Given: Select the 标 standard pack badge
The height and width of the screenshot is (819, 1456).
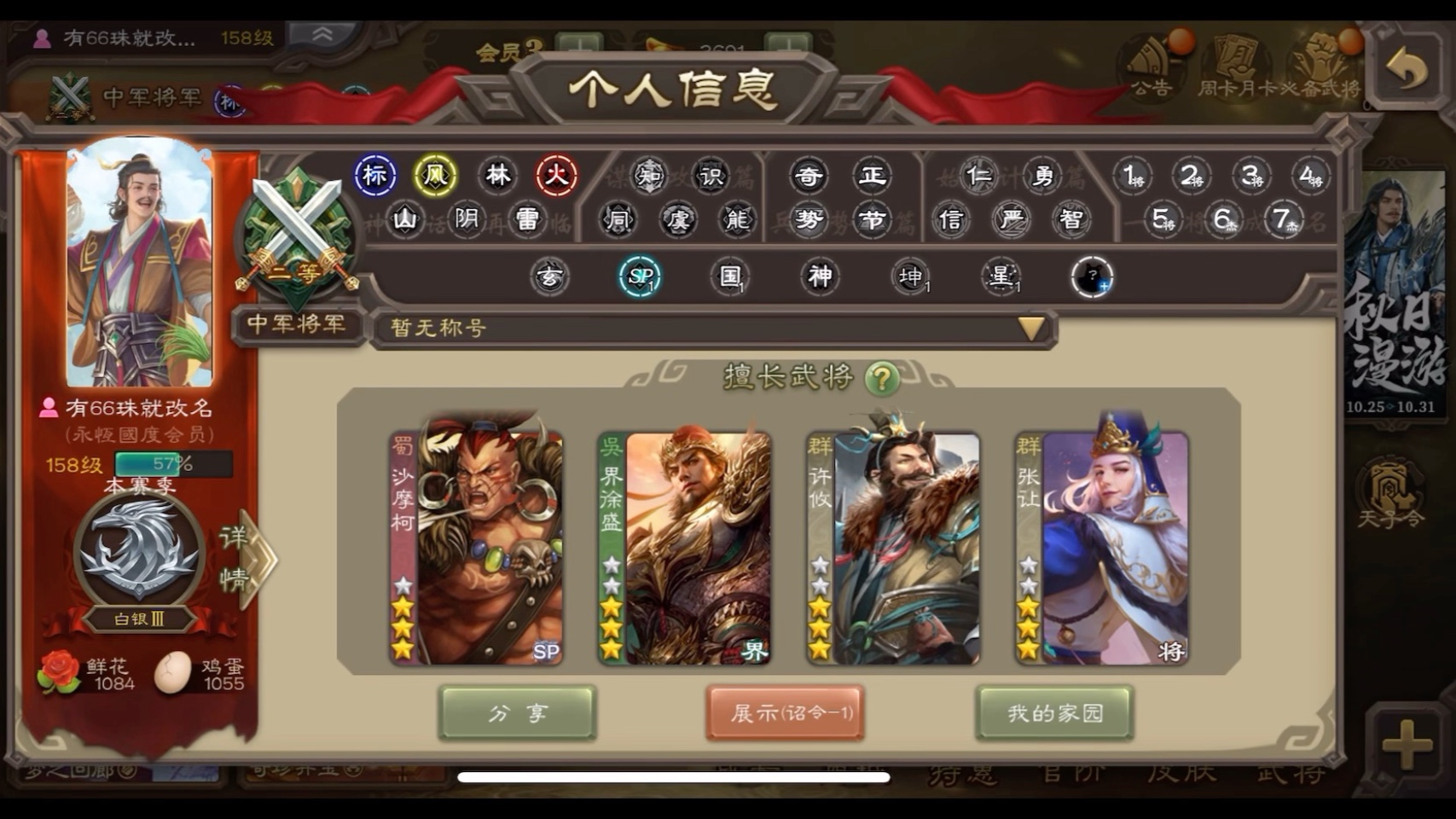Looking at the screenshot, I should click(375, 176).
